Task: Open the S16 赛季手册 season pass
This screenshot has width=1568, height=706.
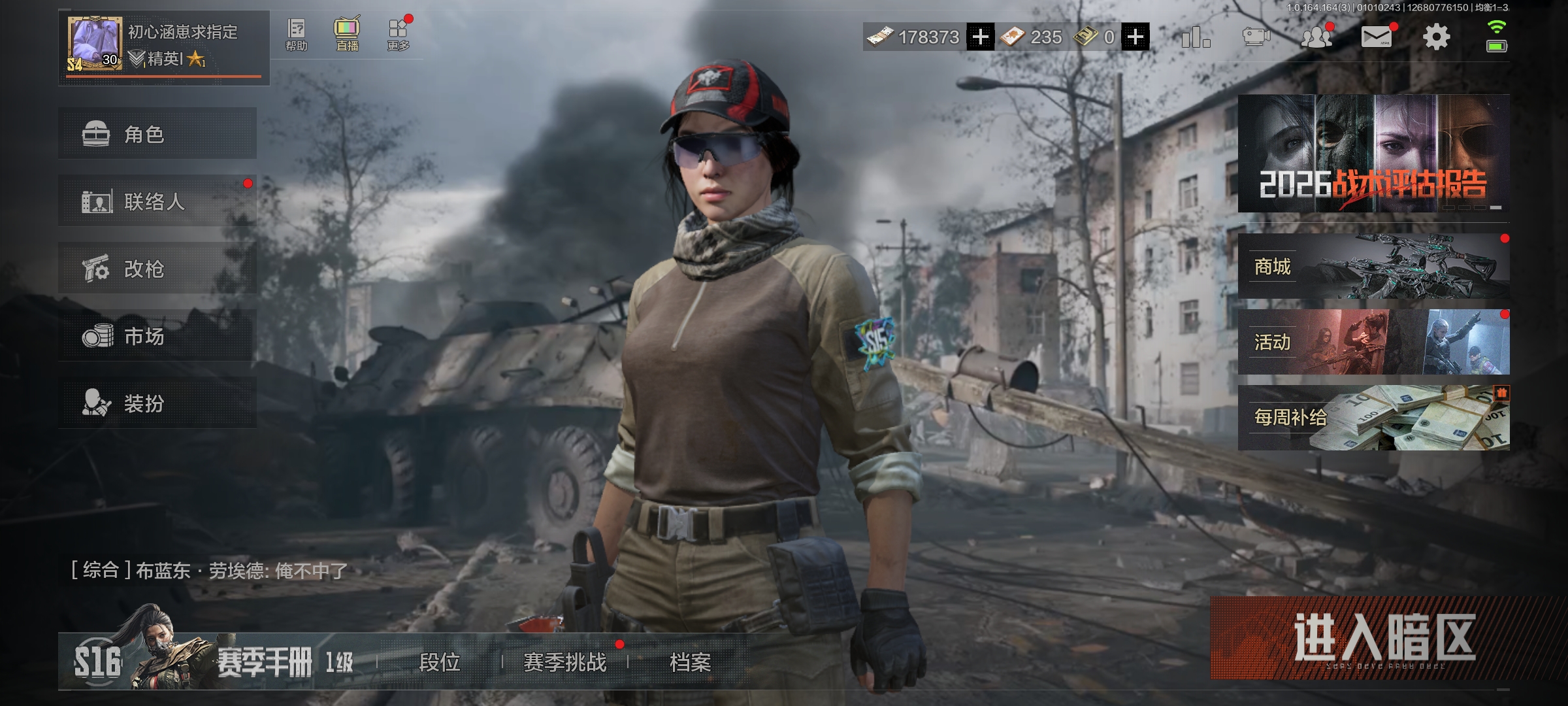Action: tap(216, 662)
